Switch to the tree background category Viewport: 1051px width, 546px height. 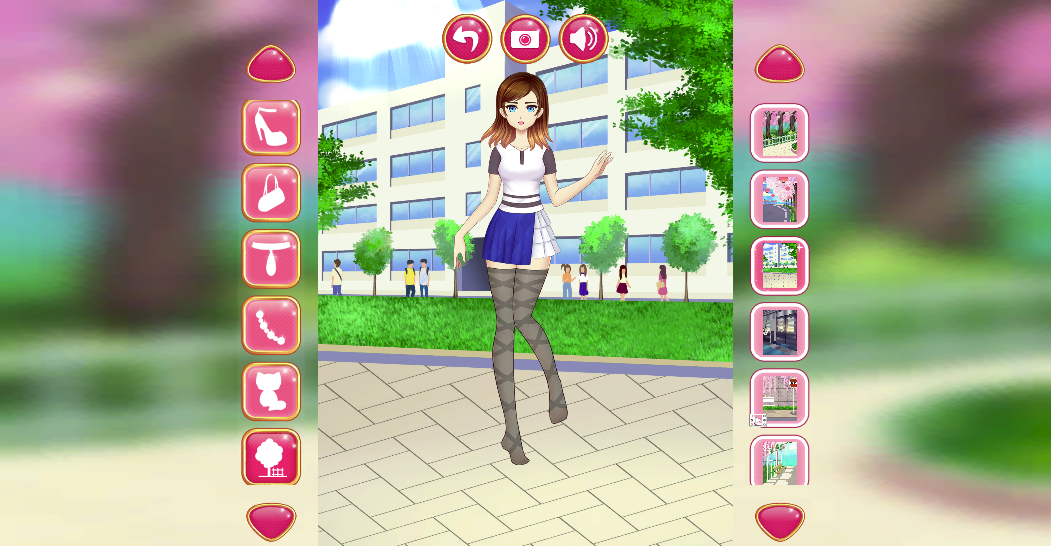click(x=271, y=457)
